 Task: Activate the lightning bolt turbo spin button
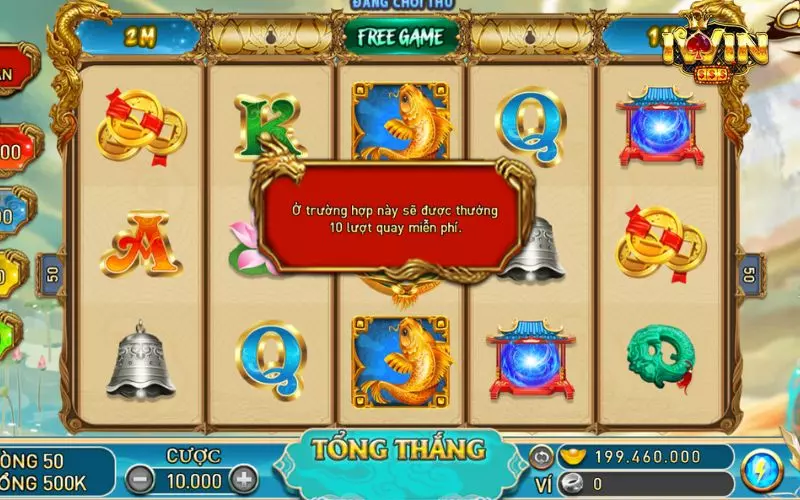(x=762, y=471)
